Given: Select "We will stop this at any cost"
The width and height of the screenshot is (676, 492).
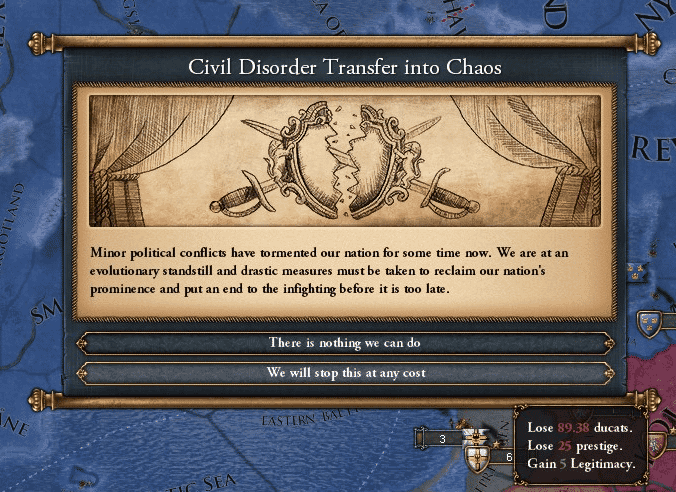Looking at the screenshot, I should coord(344,373).
